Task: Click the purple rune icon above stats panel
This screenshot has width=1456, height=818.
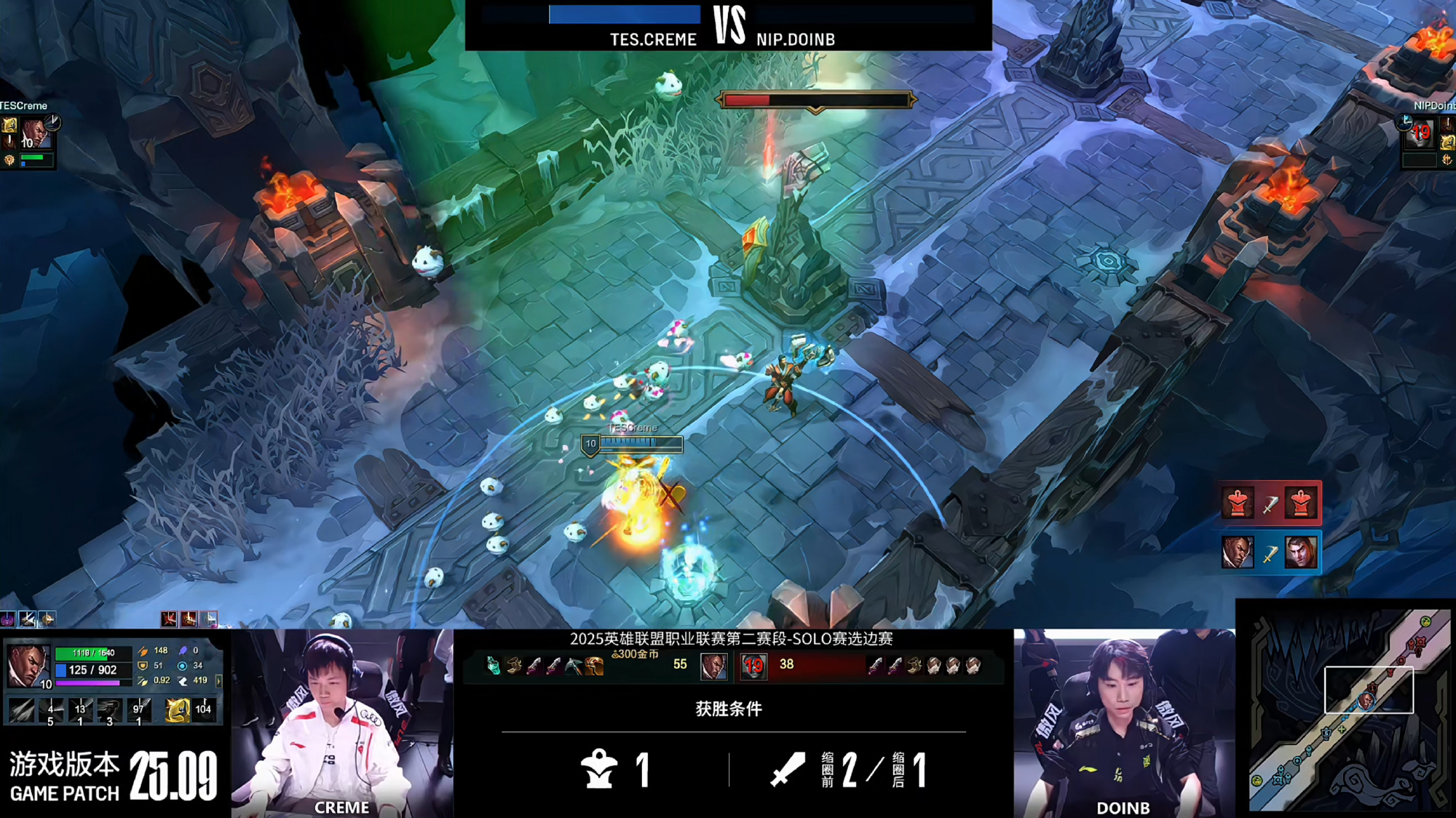Action: point(8,619)
